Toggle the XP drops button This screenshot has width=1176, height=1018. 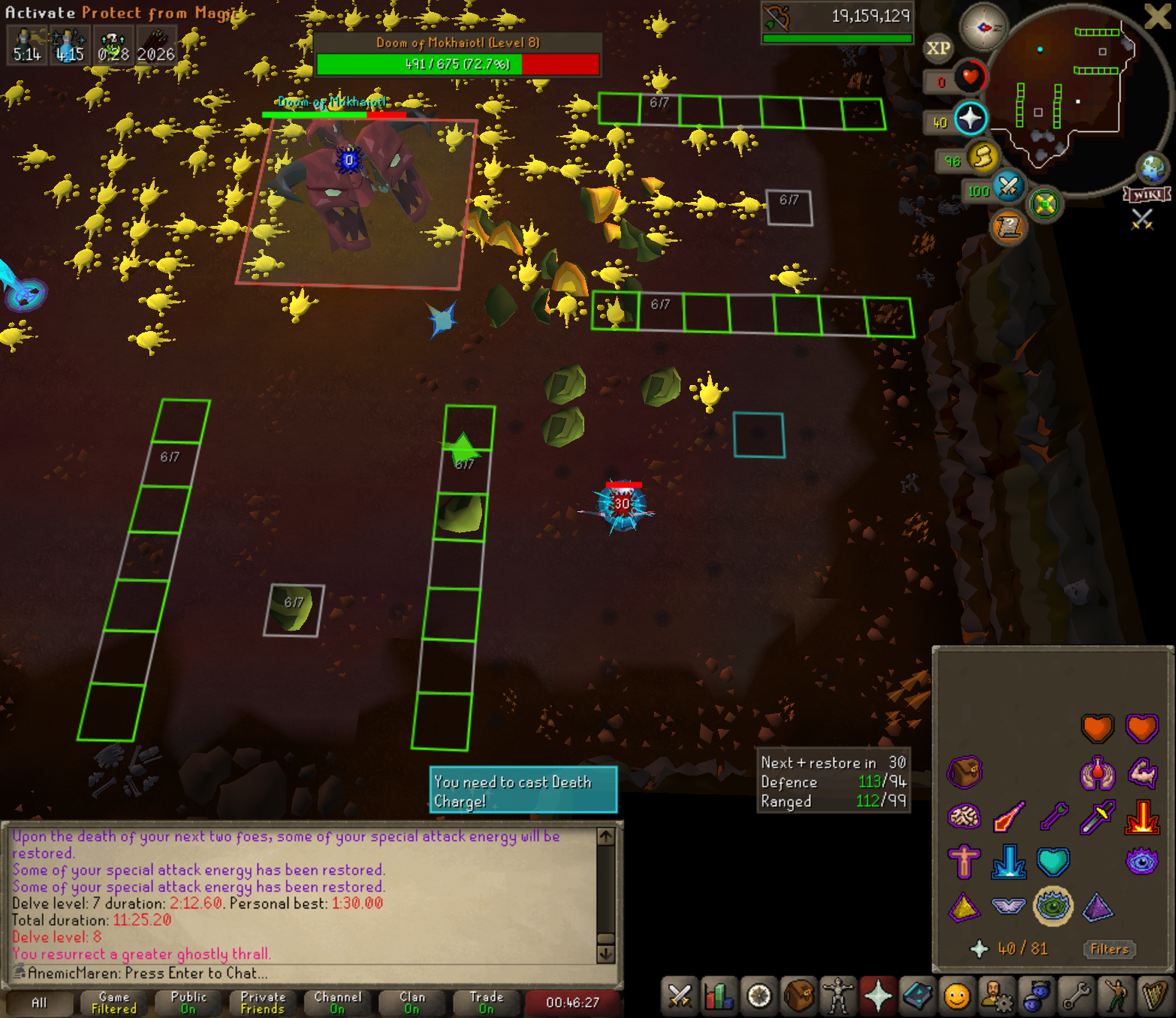pos(938,49)
